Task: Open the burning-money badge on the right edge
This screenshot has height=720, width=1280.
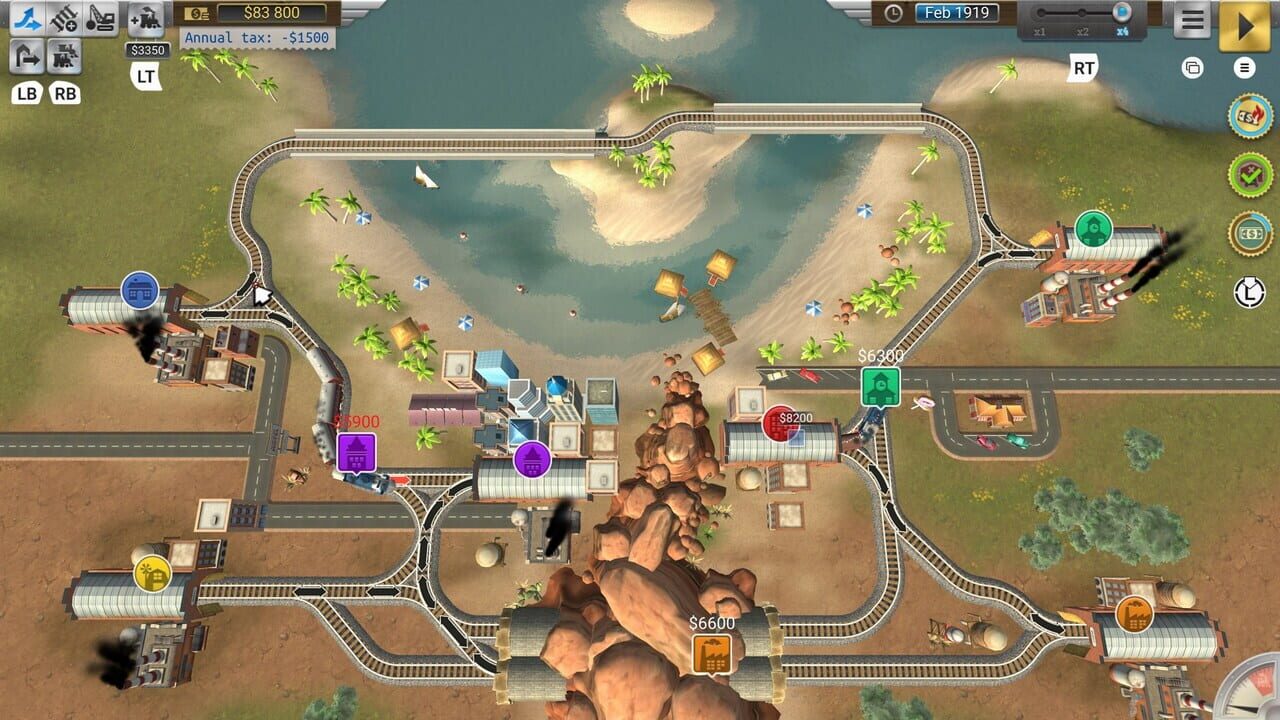Action: click(x=1247, y=115)
